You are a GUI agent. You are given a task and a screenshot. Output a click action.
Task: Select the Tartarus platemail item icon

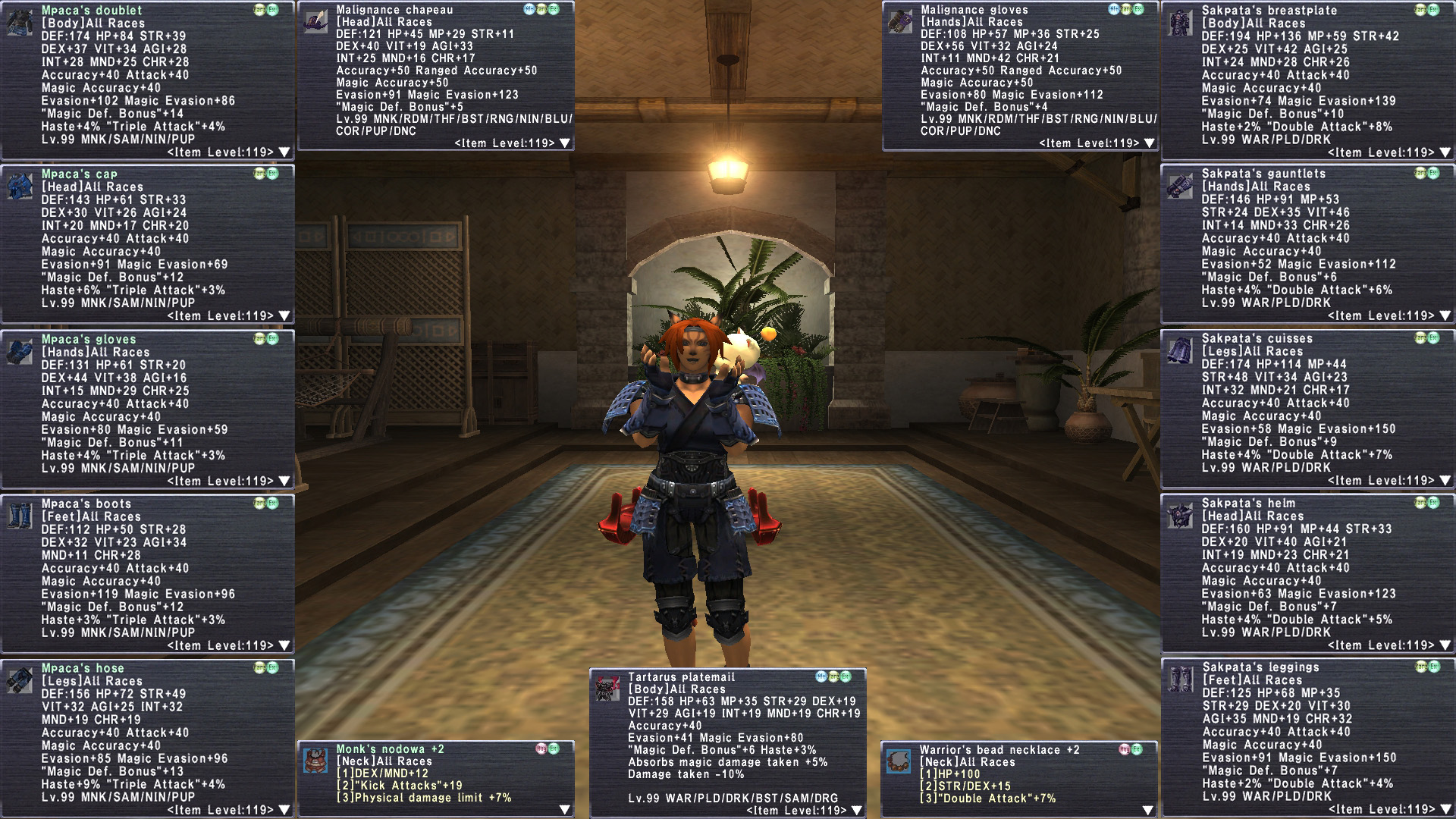click(x=607, y=688)
